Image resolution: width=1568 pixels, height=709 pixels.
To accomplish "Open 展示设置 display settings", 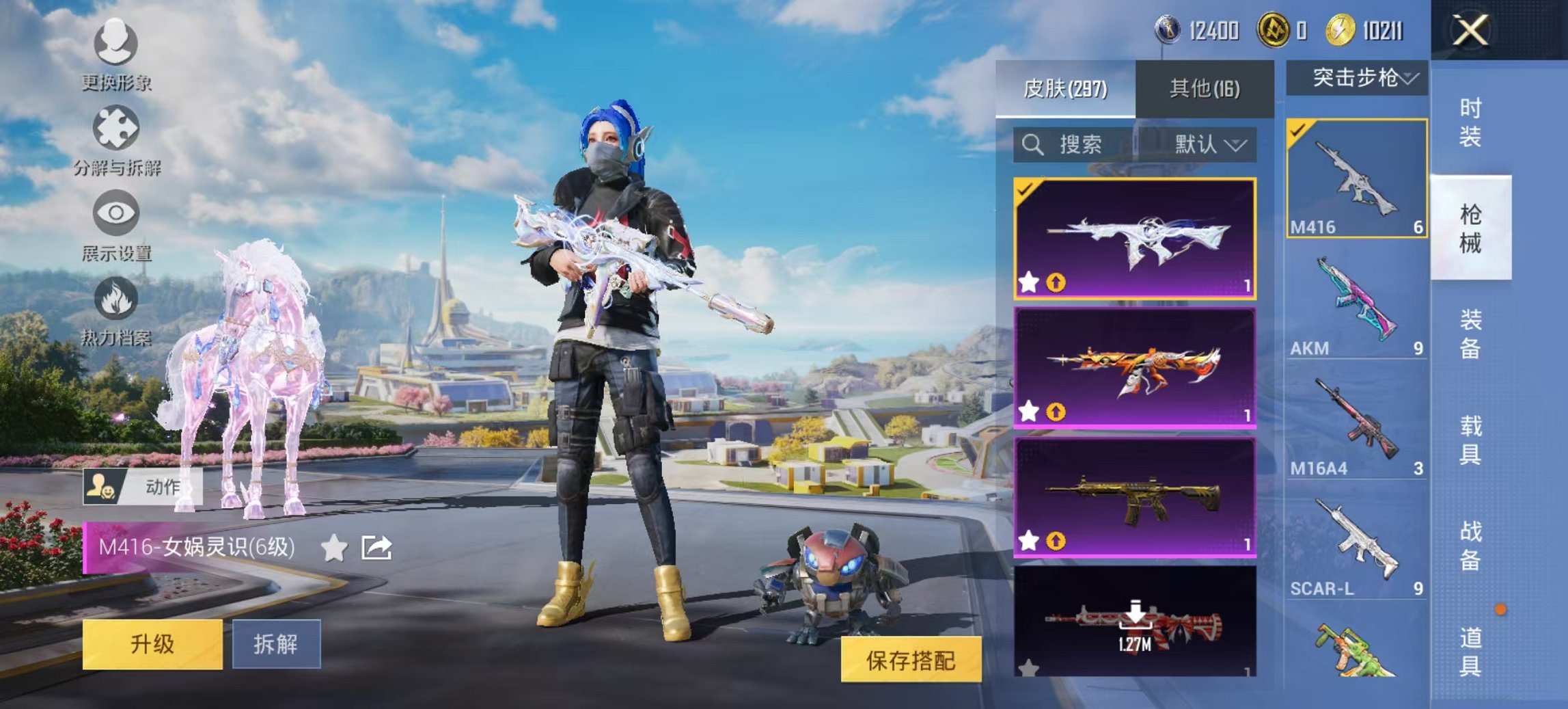I will pyautogui.click(x=116, y=212).
